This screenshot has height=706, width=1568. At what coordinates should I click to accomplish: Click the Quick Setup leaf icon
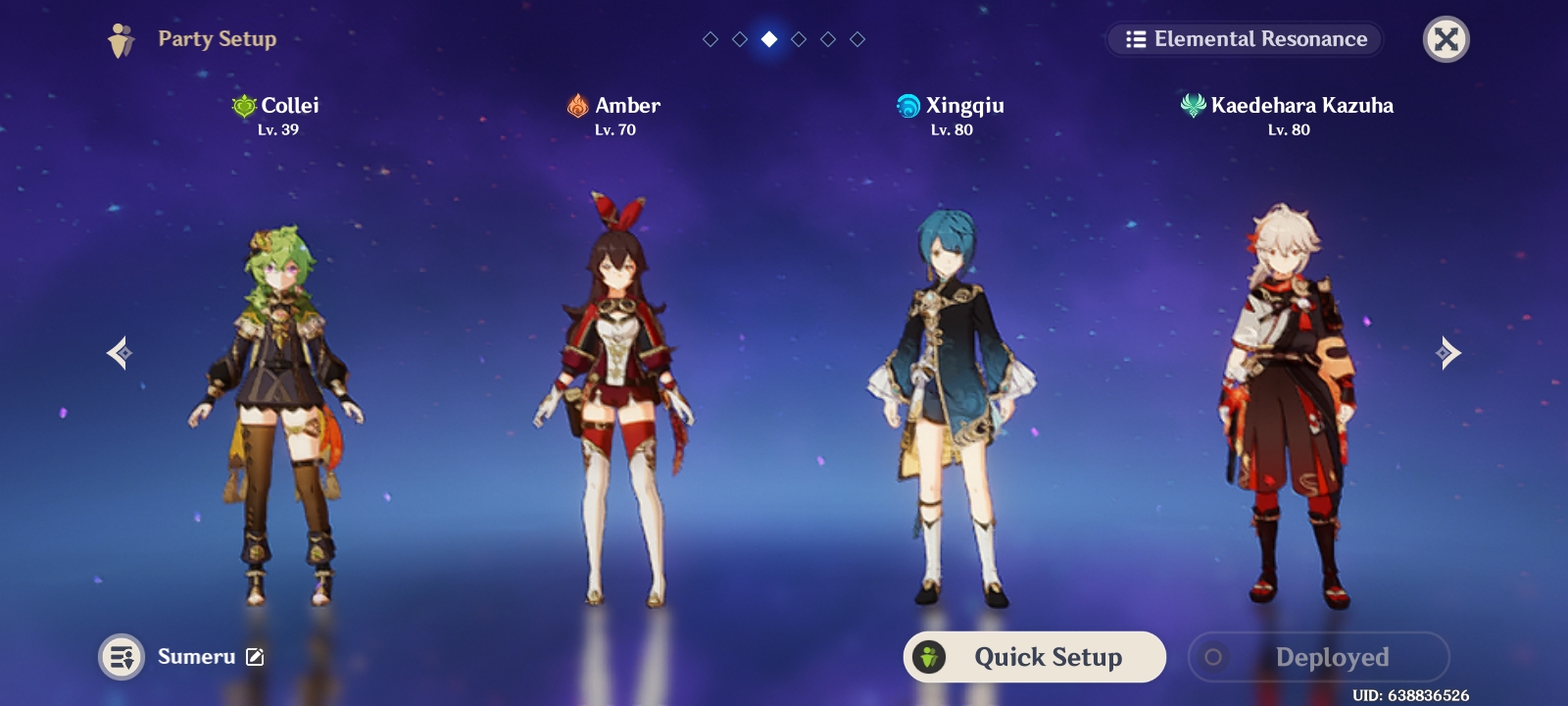[929, 657]
